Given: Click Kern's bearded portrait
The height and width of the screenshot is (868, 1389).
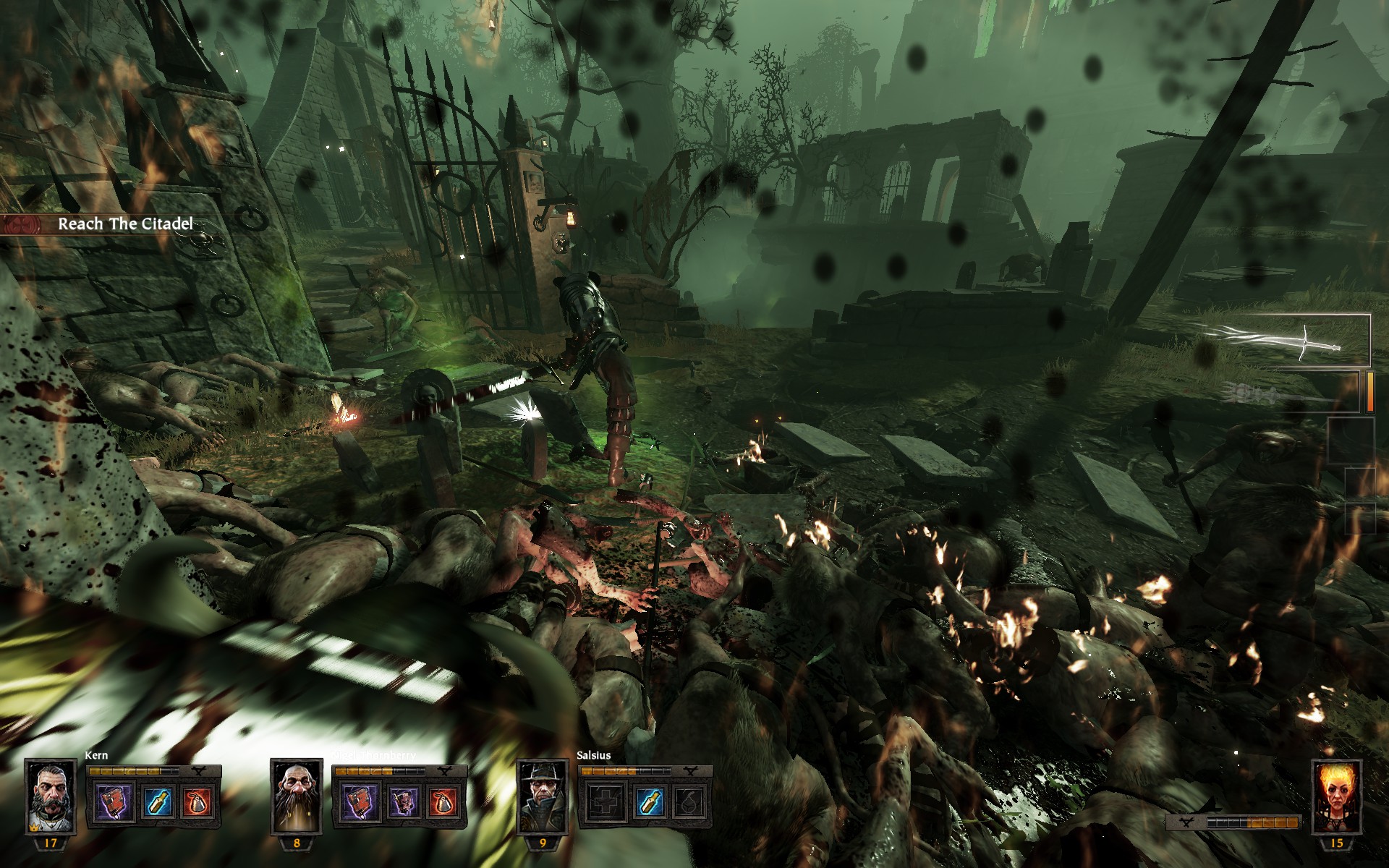Looking at the screenshot, I should (x=51, y=797).
